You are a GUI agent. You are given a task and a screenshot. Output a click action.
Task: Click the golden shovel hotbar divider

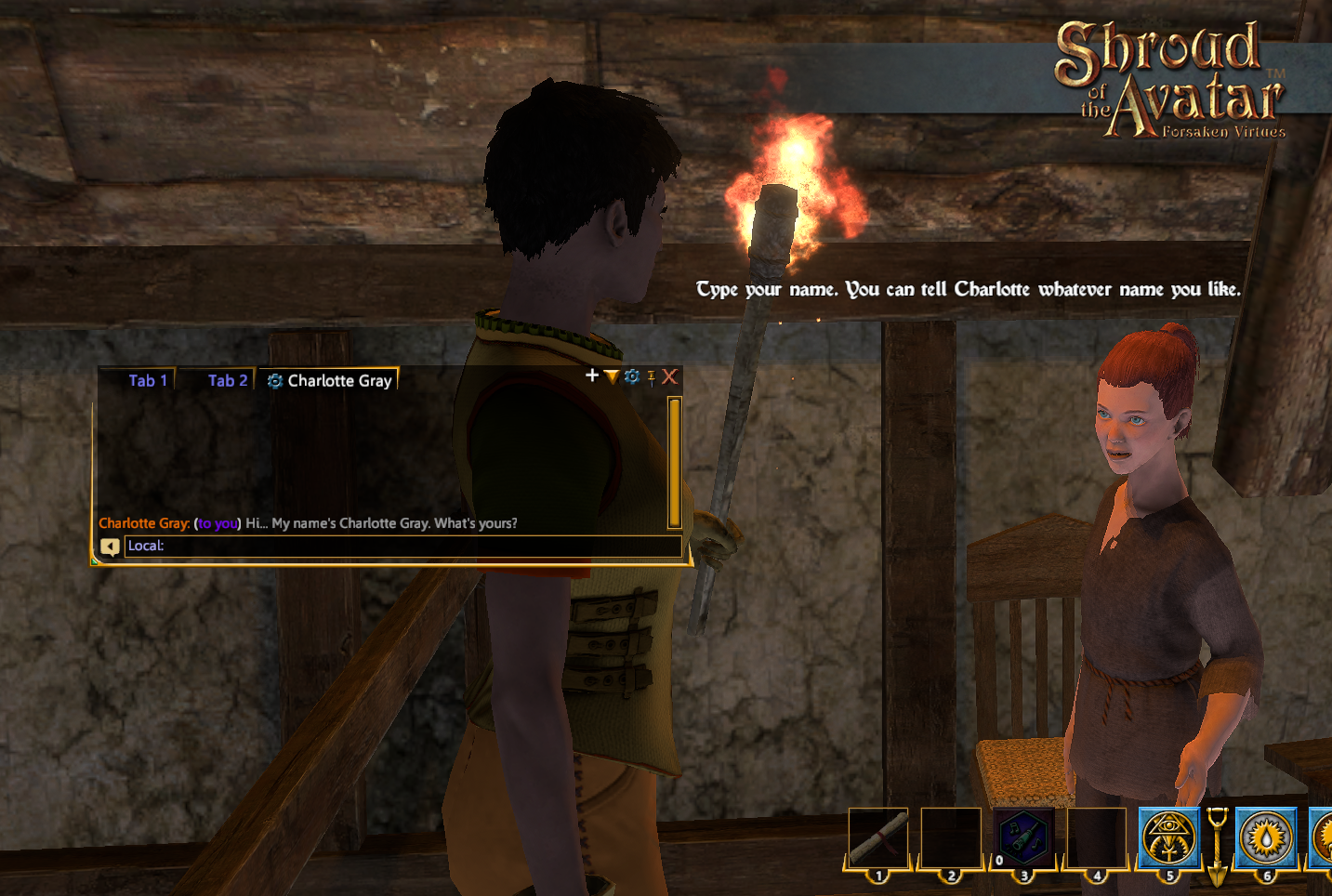1218,845
